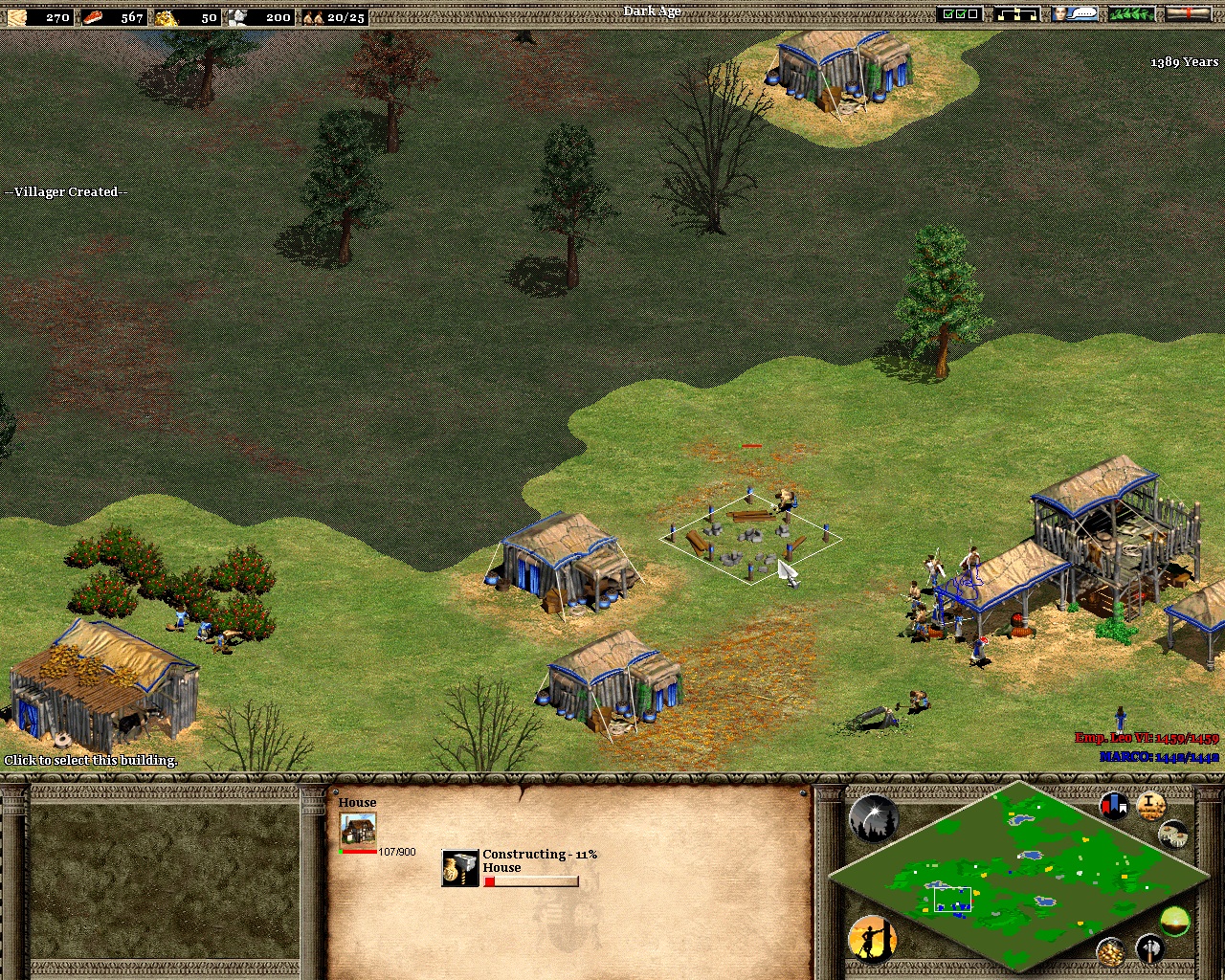Switch minimap to economic gold mode
The height and width of the screenshot is (980, 1225).
pos(1111,950)
